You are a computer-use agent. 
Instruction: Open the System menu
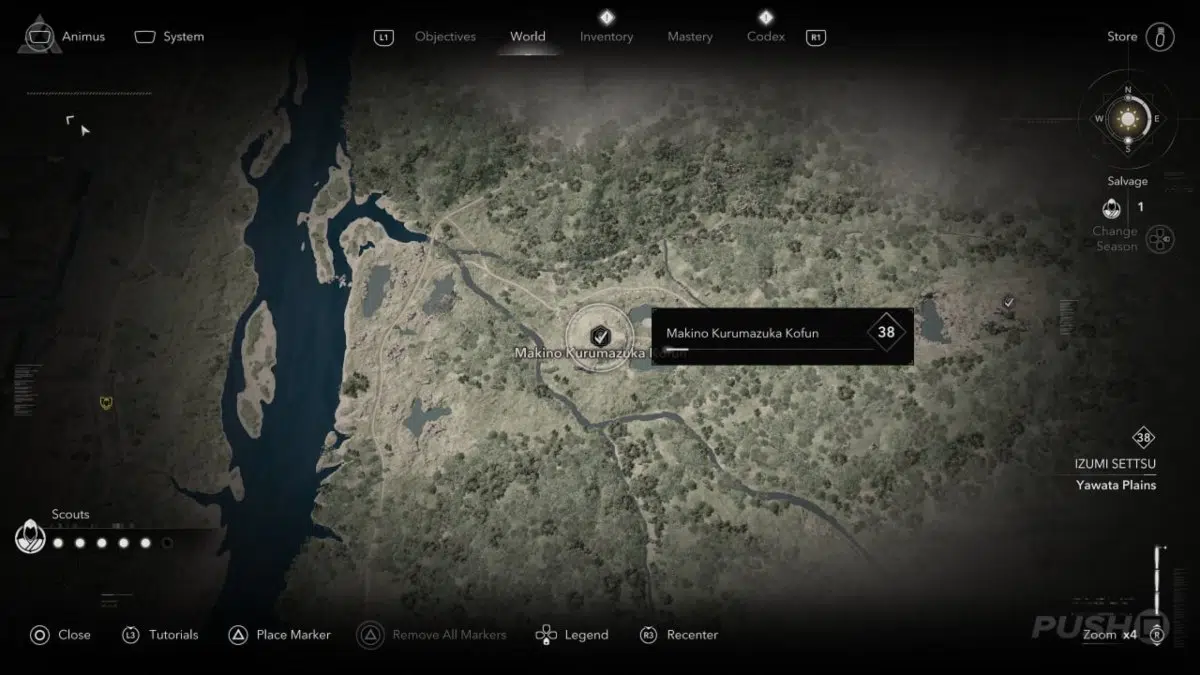[170, 37]
